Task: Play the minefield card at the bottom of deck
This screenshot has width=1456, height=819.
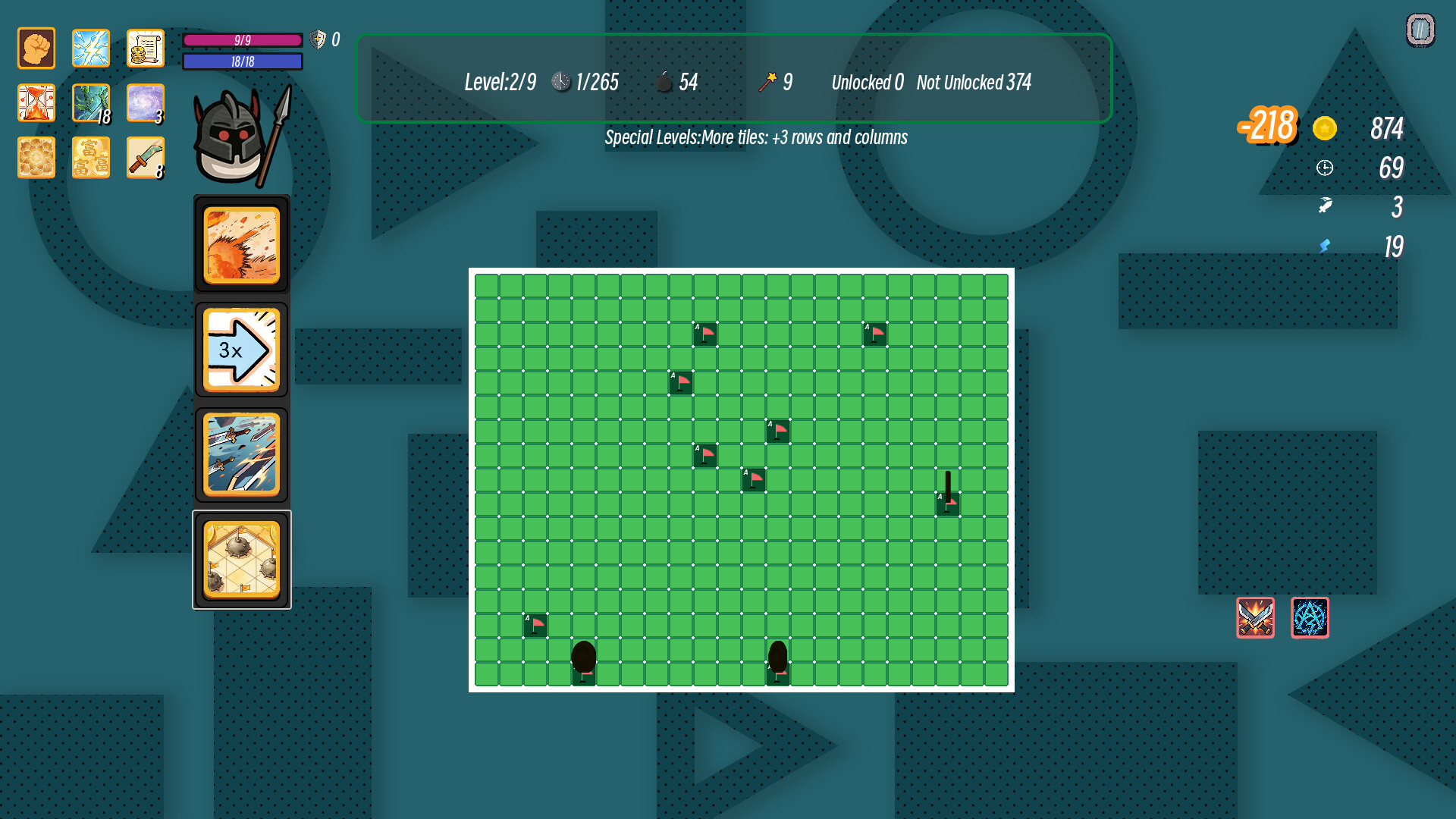Action: pyautogui.click(x=241, y=557)
